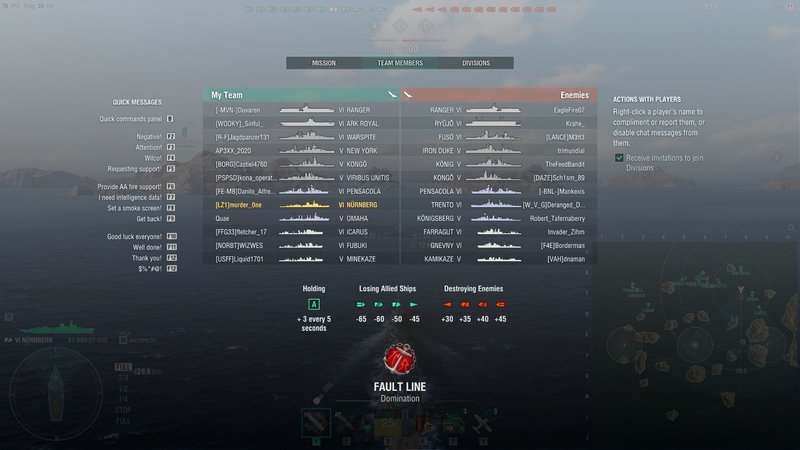Screen dimensions: 800x450
Task: Click teammate Jagdpanzer131's Warspite row
Action: click(300, 136)
